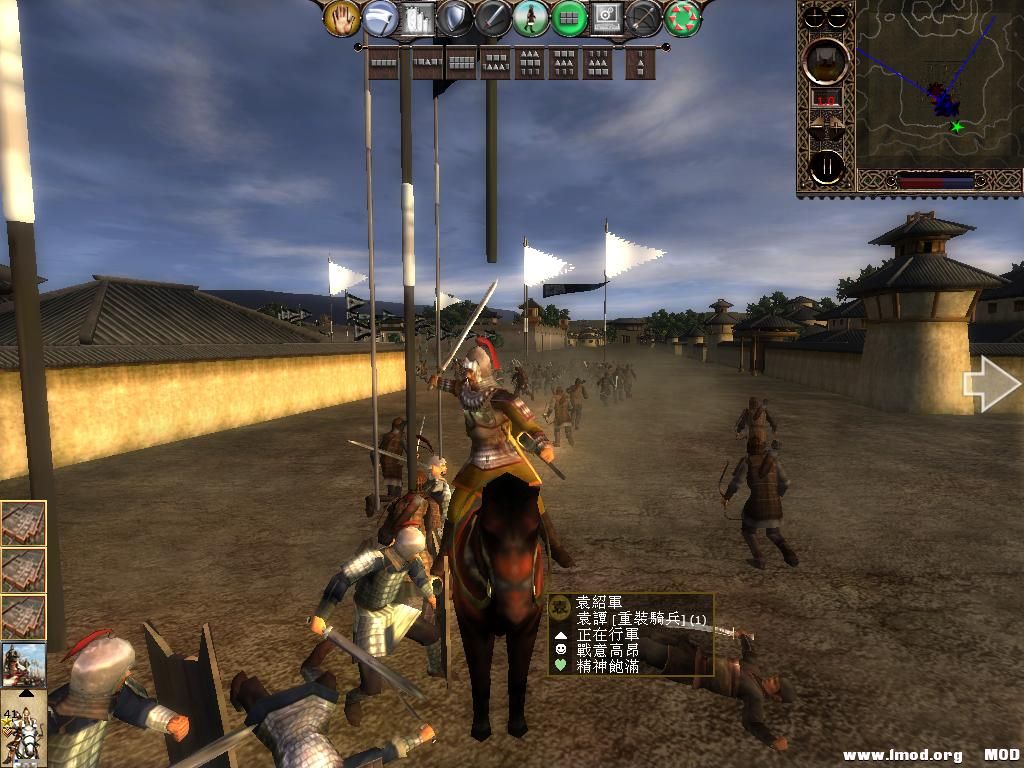Choose the single-column formation banner
Image resolution: width=1024 pixels, height=768 pixels.
point(640,63)
